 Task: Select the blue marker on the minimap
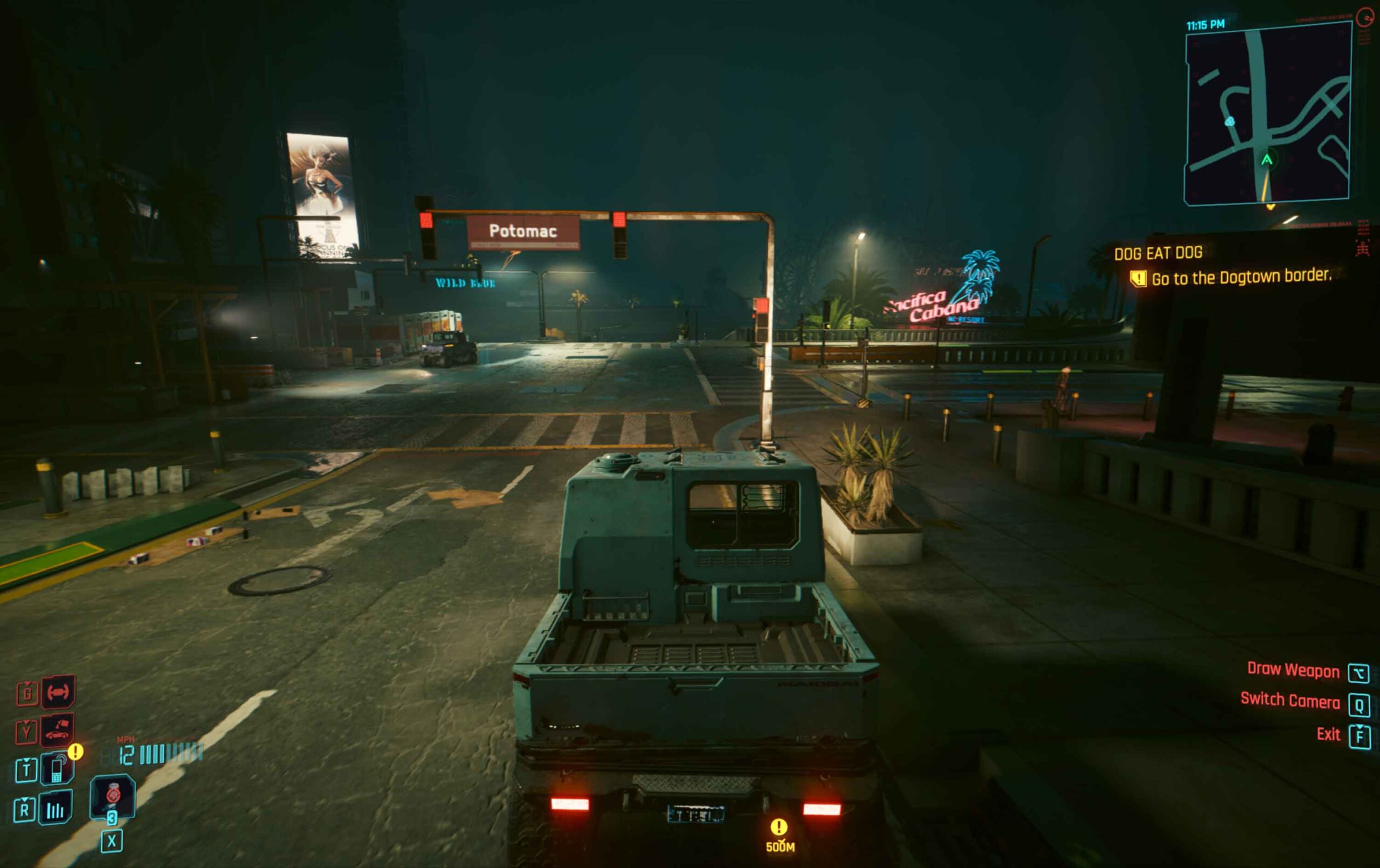1229,121
